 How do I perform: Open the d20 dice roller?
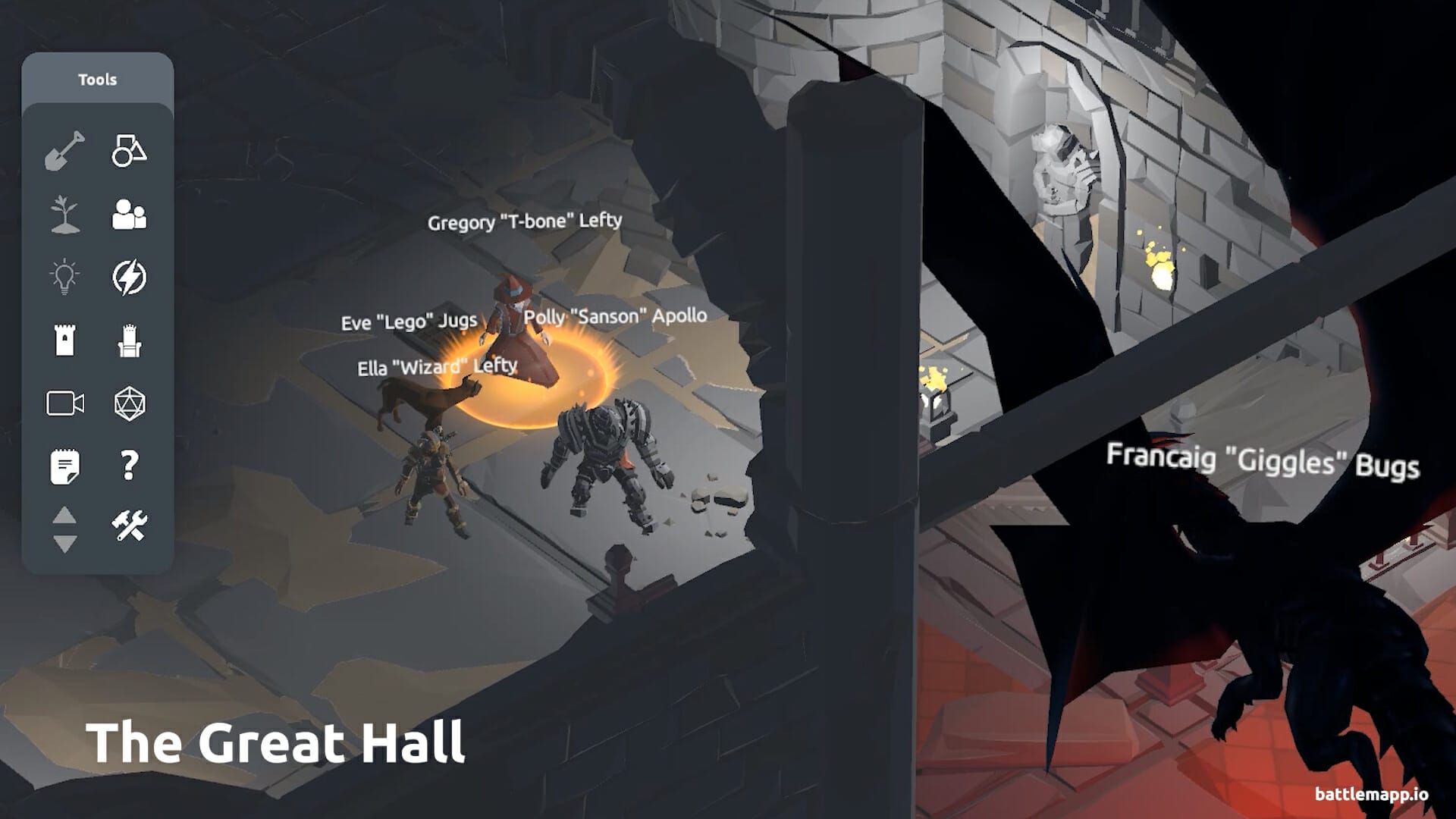pyautogui.click(x=130, y=403)
